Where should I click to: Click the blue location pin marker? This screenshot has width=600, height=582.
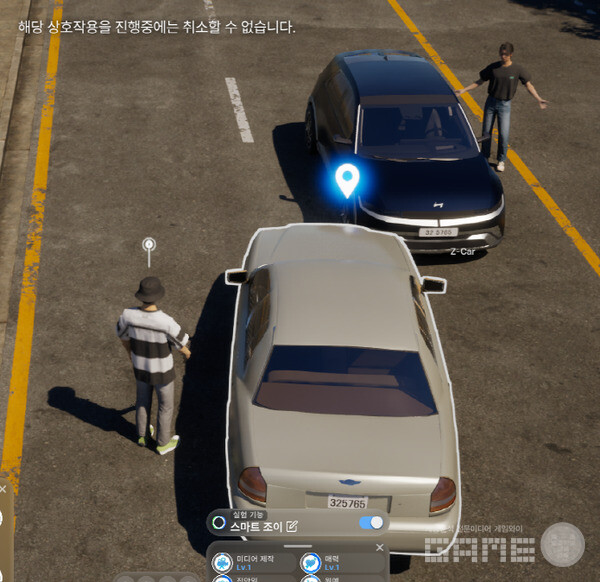(x=347, y=180)
